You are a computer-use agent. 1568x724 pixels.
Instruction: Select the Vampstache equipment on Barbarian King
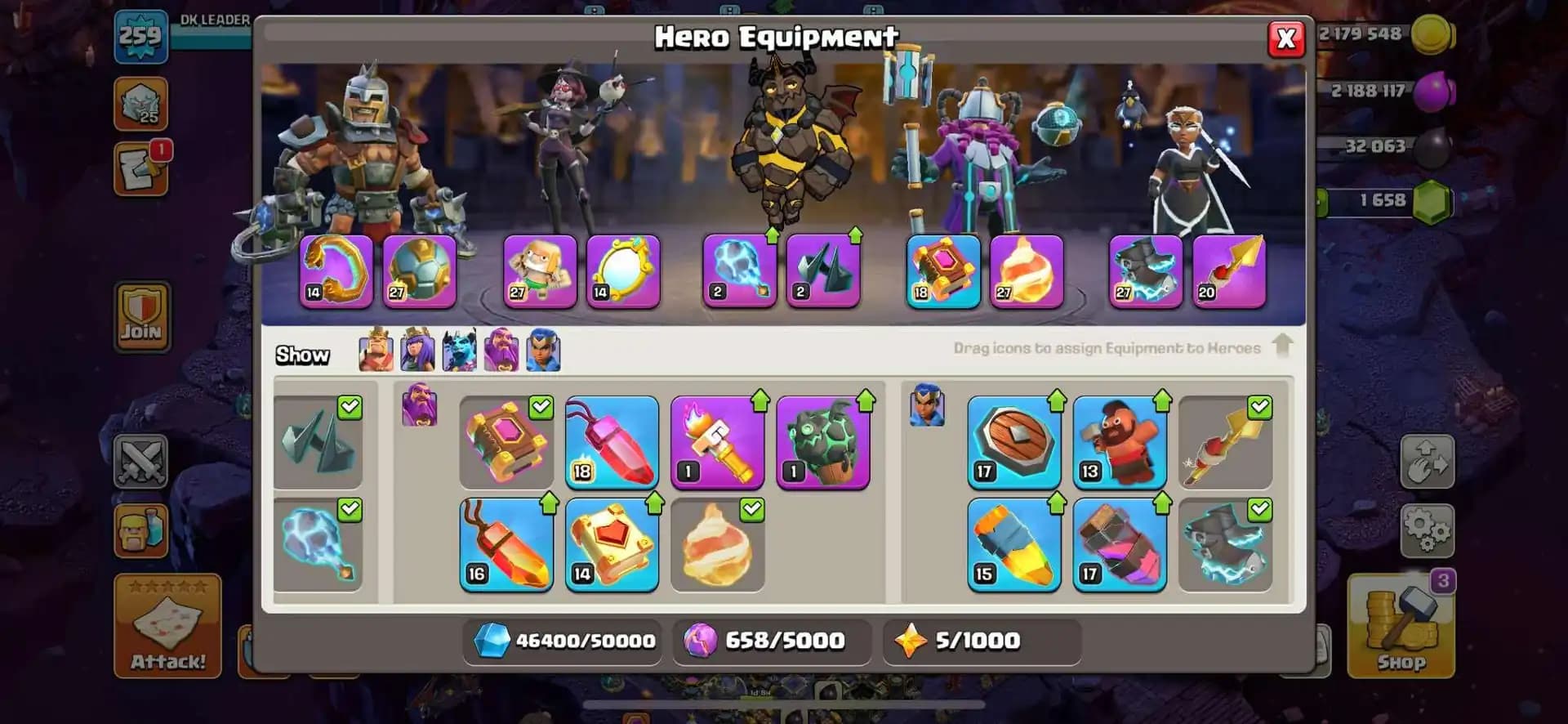point(335,270)
